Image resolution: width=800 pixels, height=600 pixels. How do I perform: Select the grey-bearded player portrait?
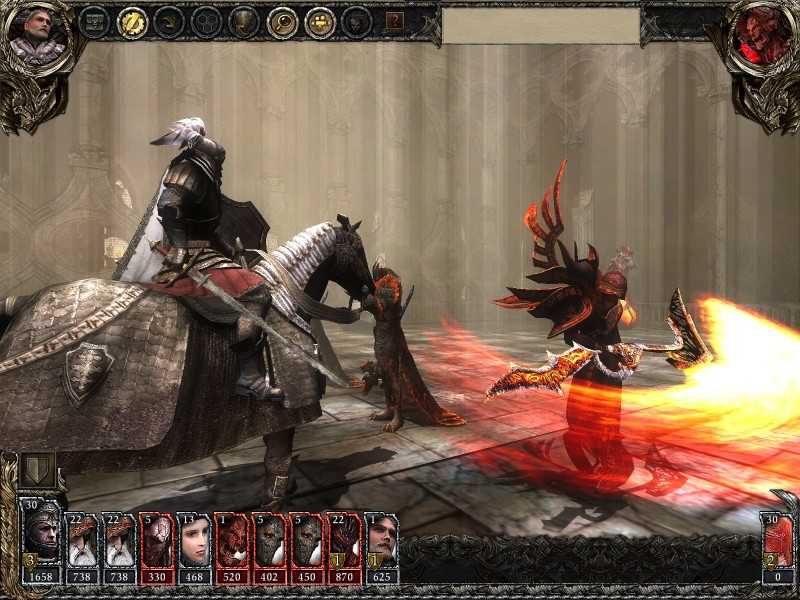(x=37, y=34)
